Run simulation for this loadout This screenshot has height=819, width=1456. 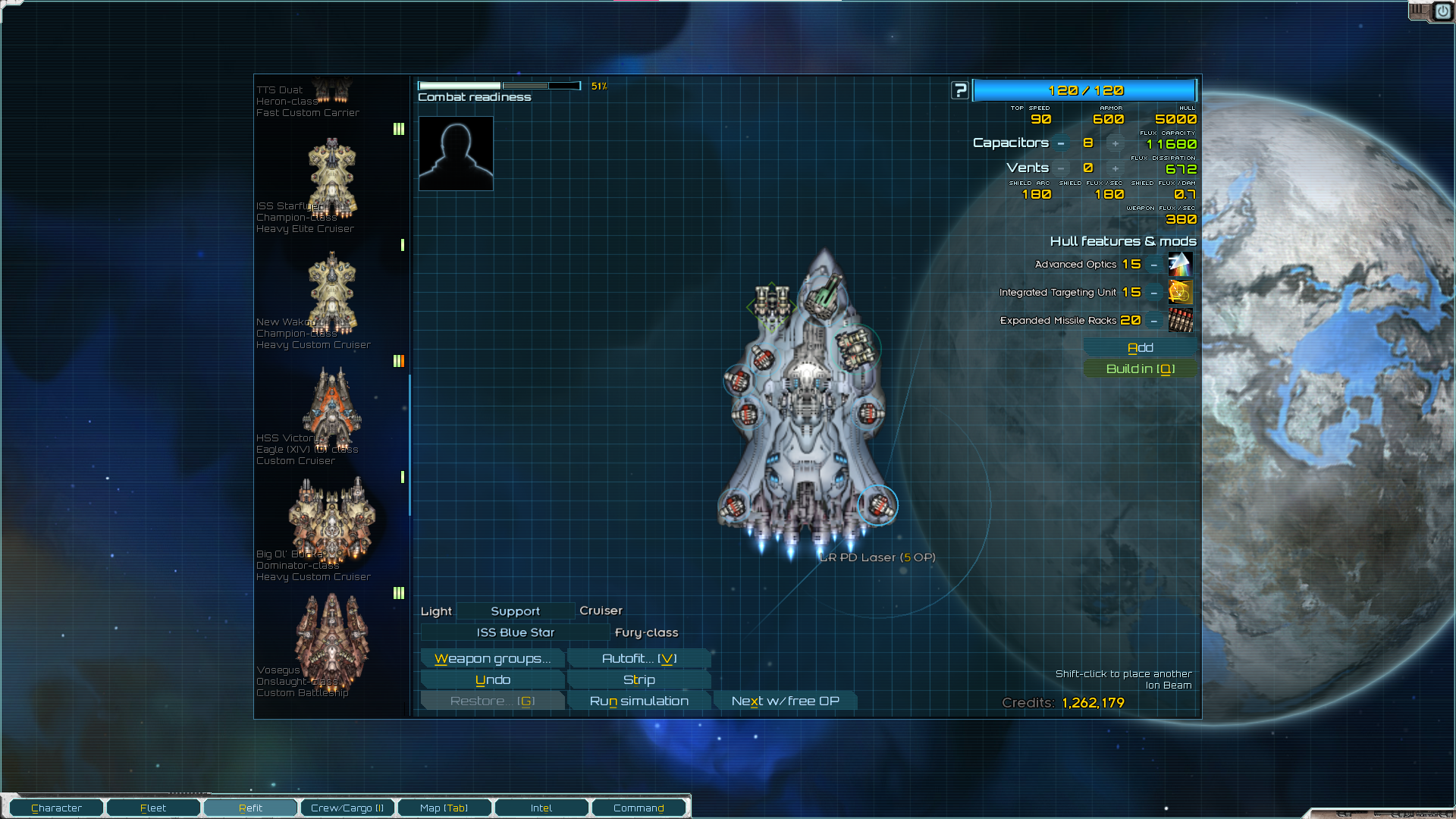point(639,701)
